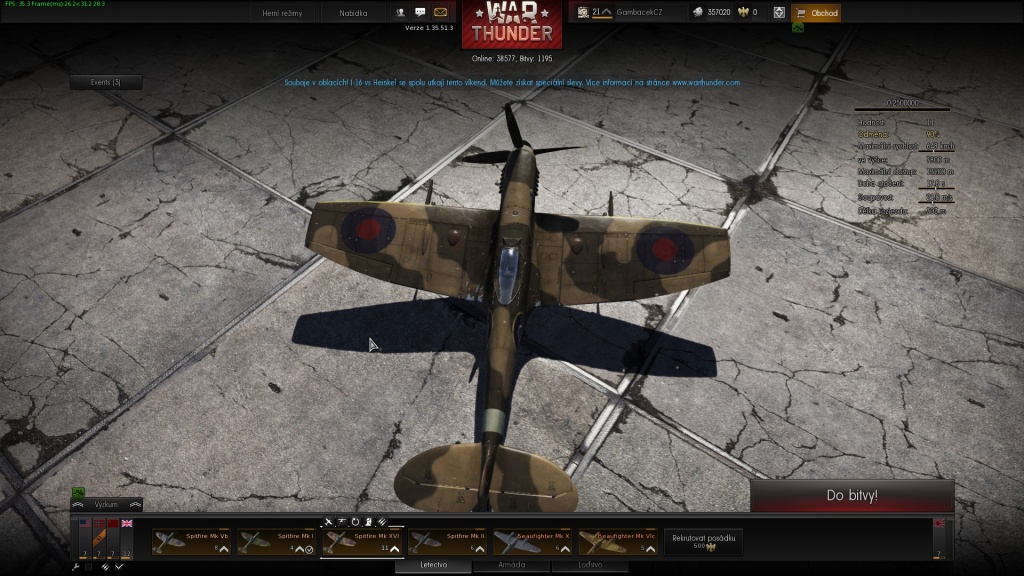Select the Spitfire Mk Vb slot
This screenshot has width=1024, height=576.
(191, 541)
